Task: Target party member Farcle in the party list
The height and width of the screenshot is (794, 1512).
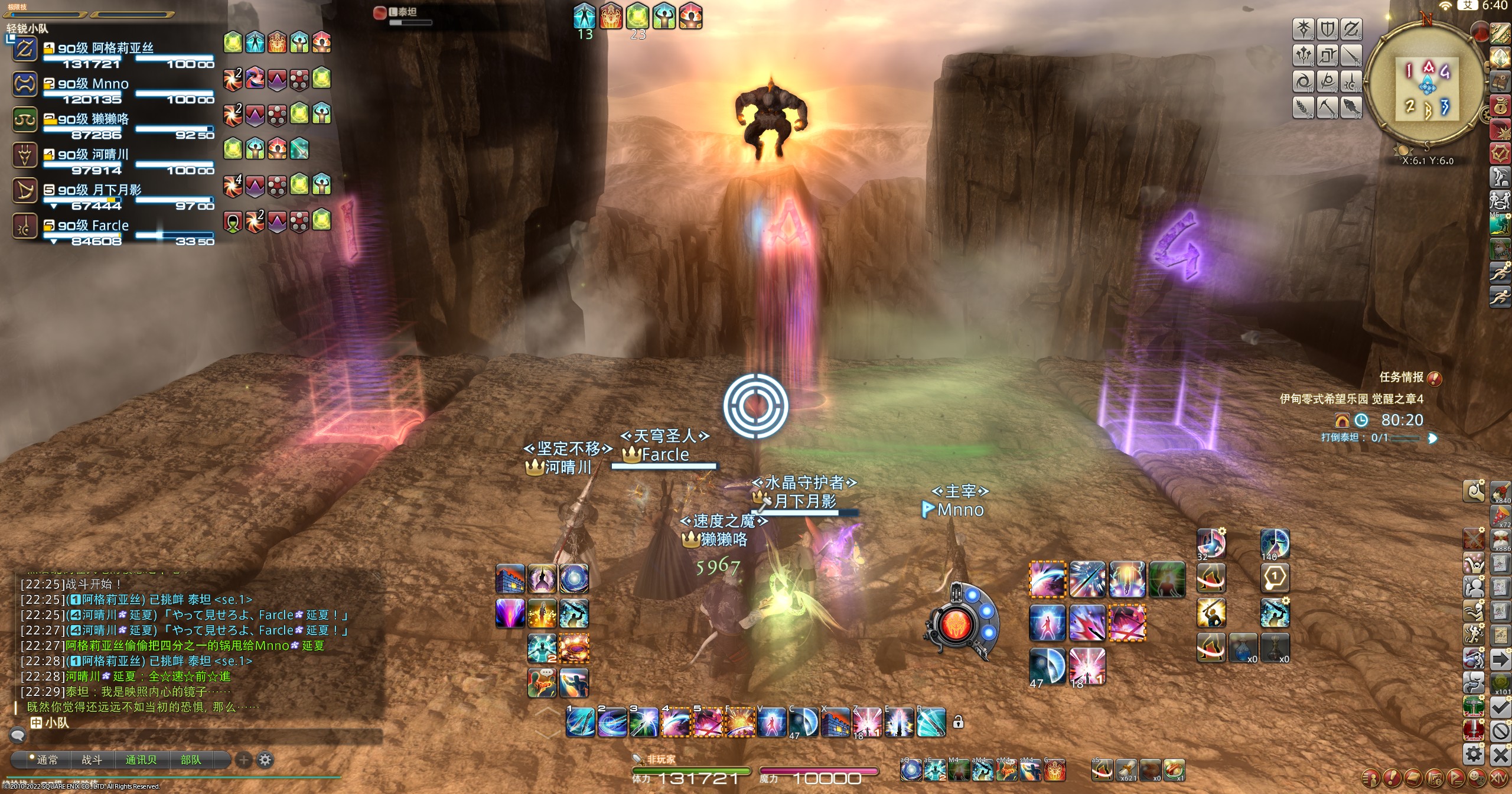Action: click(93, 226)
